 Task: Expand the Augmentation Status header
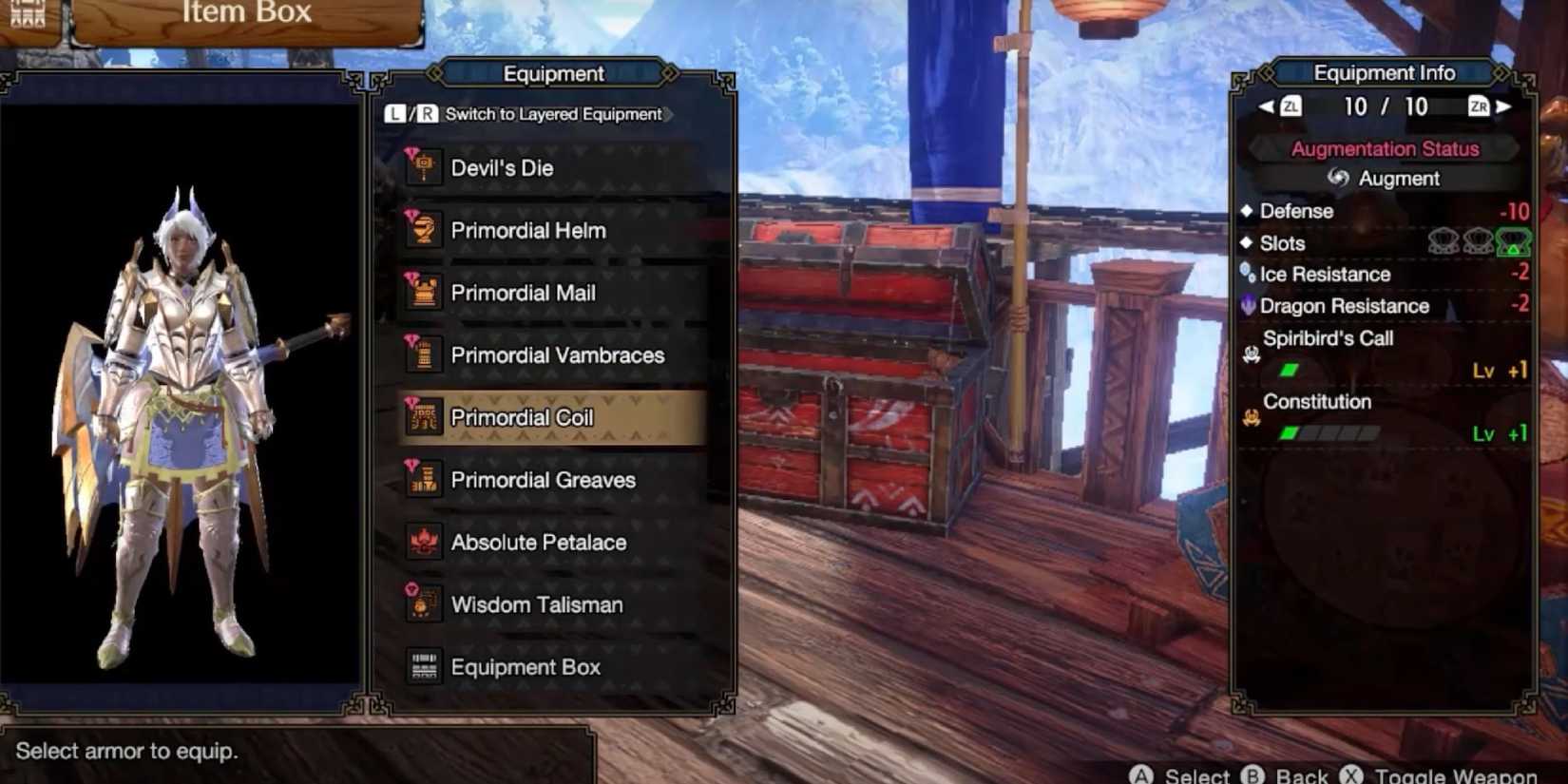pos(1383,148)
